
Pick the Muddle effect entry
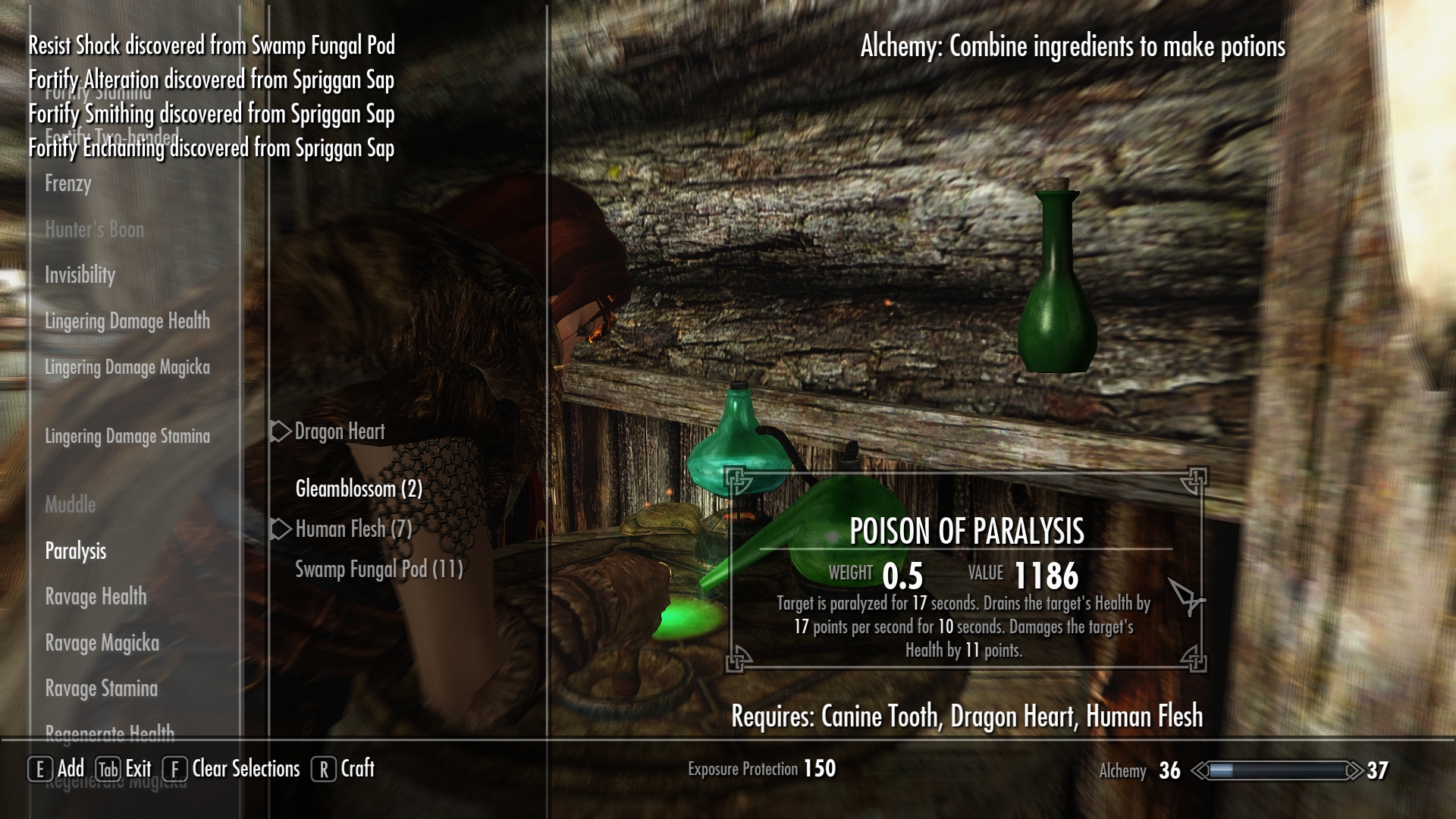pyautogui.click(x=71, y=505)
